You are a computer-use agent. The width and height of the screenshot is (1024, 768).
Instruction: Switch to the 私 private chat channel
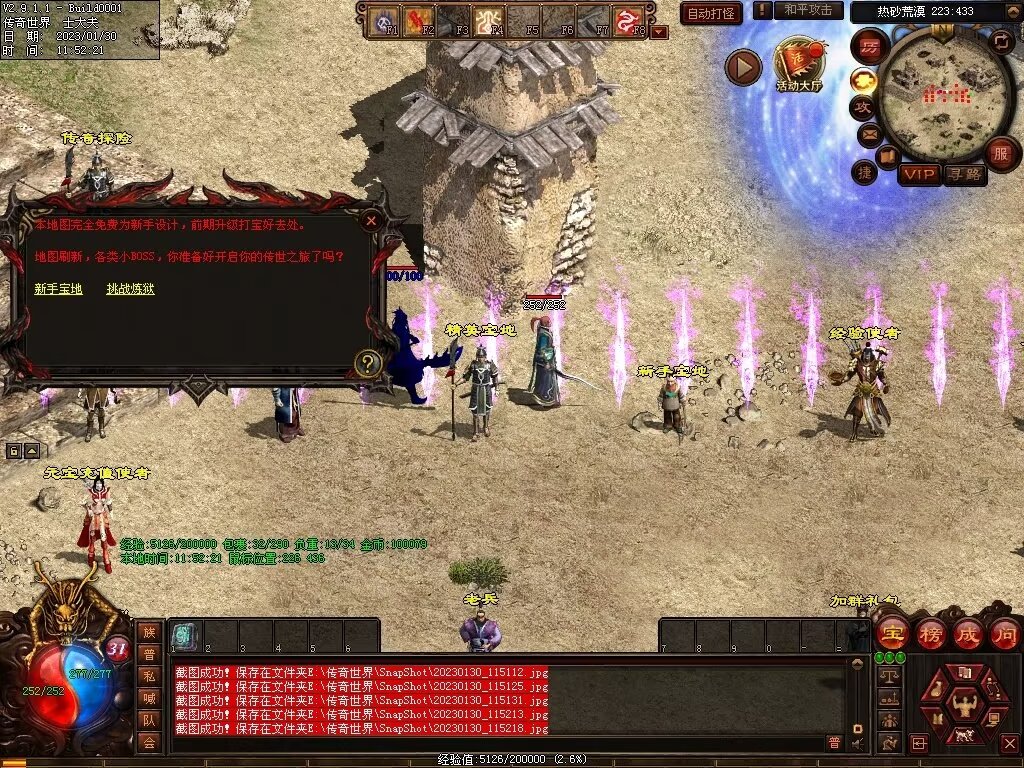(x=149, y=675)
